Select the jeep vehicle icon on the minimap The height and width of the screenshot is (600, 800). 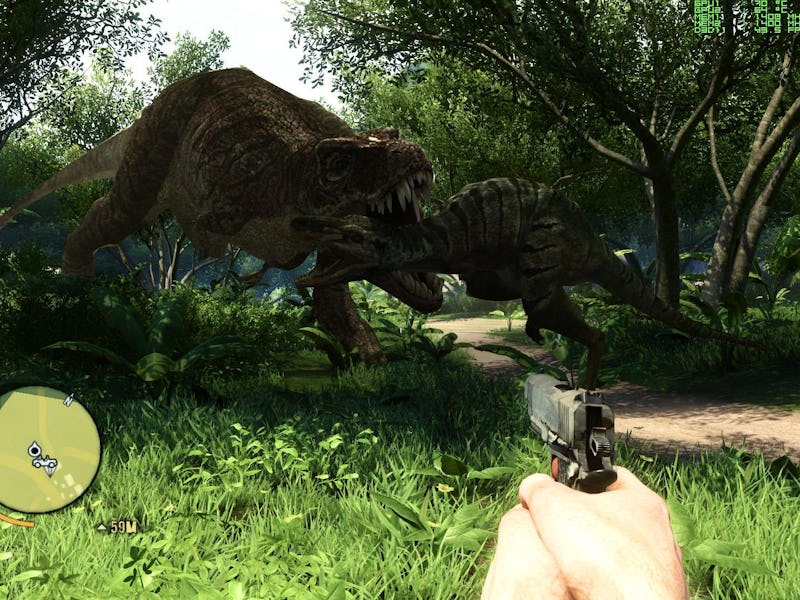click(44, 463)
